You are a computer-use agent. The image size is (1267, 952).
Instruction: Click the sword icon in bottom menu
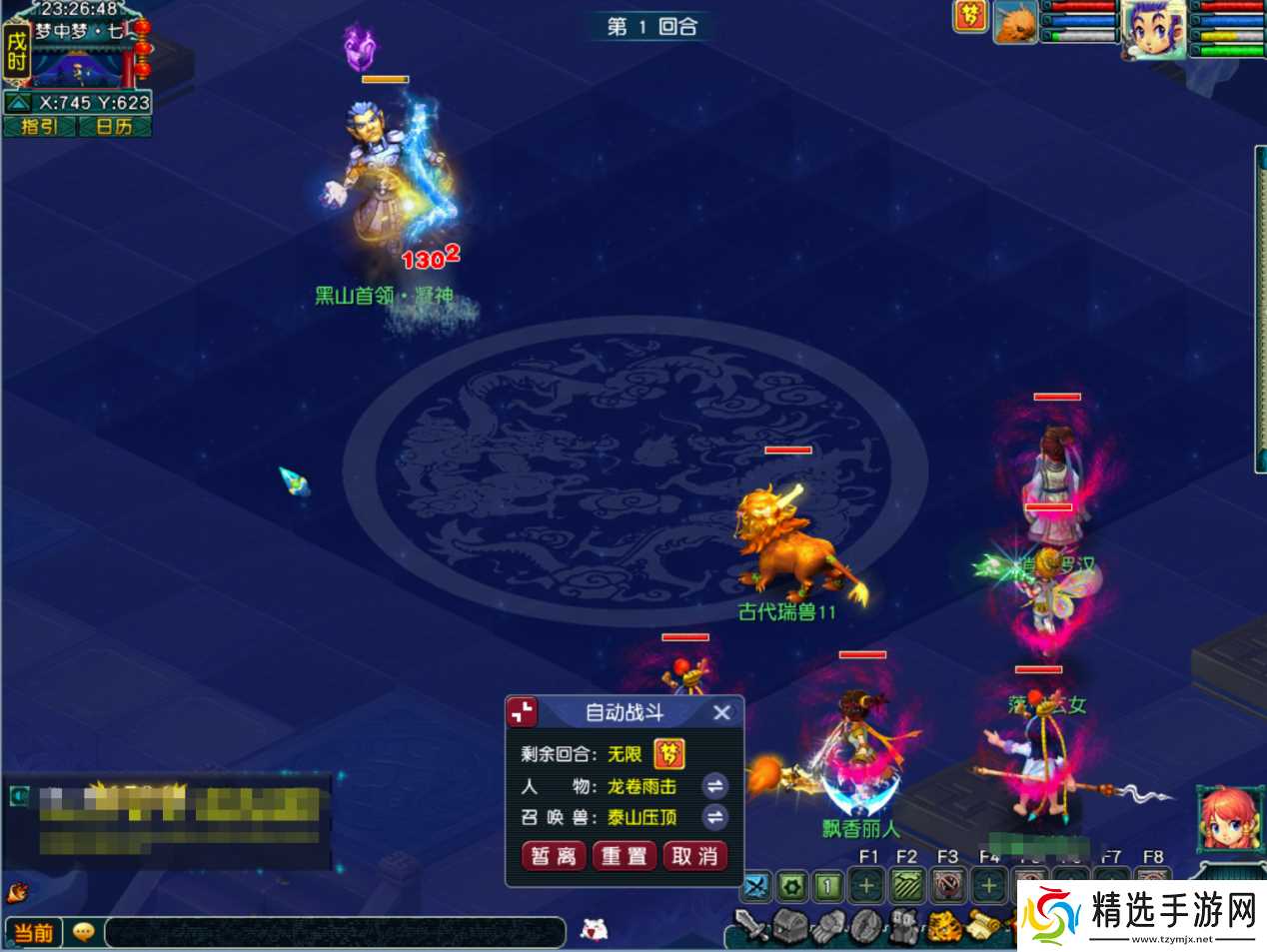pos(752,926)
